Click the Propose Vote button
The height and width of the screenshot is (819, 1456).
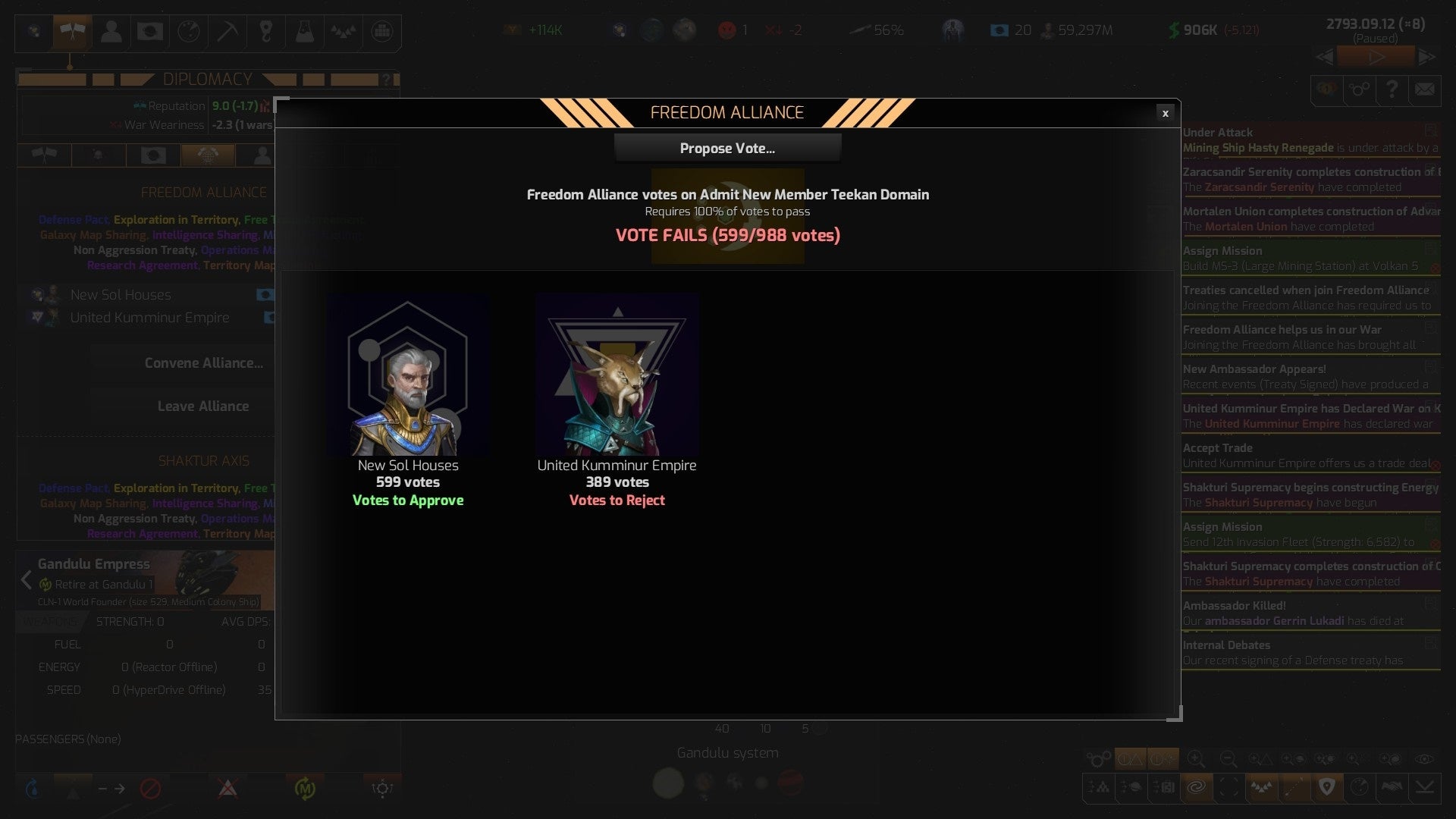click(727, 148)
